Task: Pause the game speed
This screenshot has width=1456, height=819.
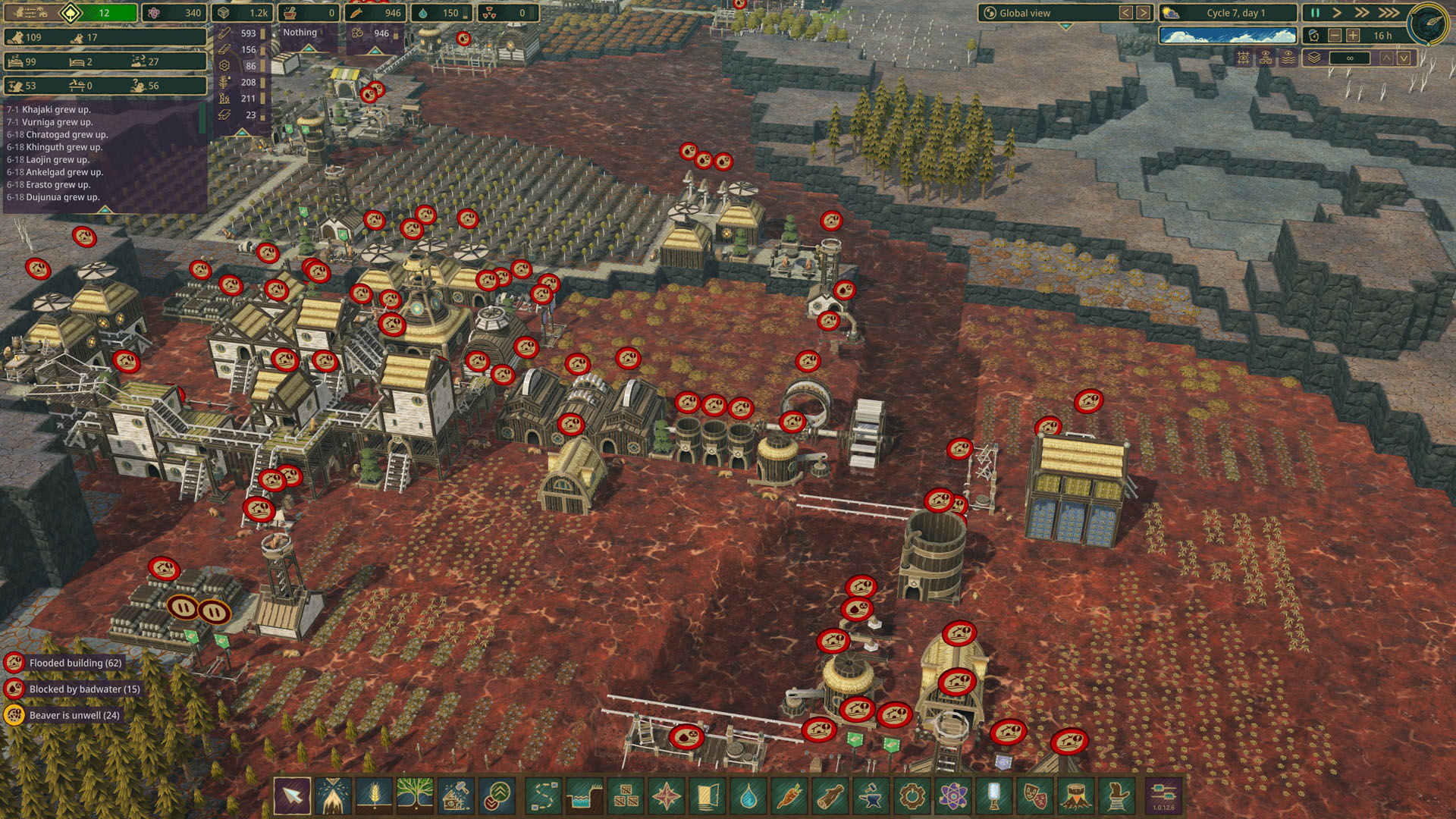Action: [x=1315, y=13]
